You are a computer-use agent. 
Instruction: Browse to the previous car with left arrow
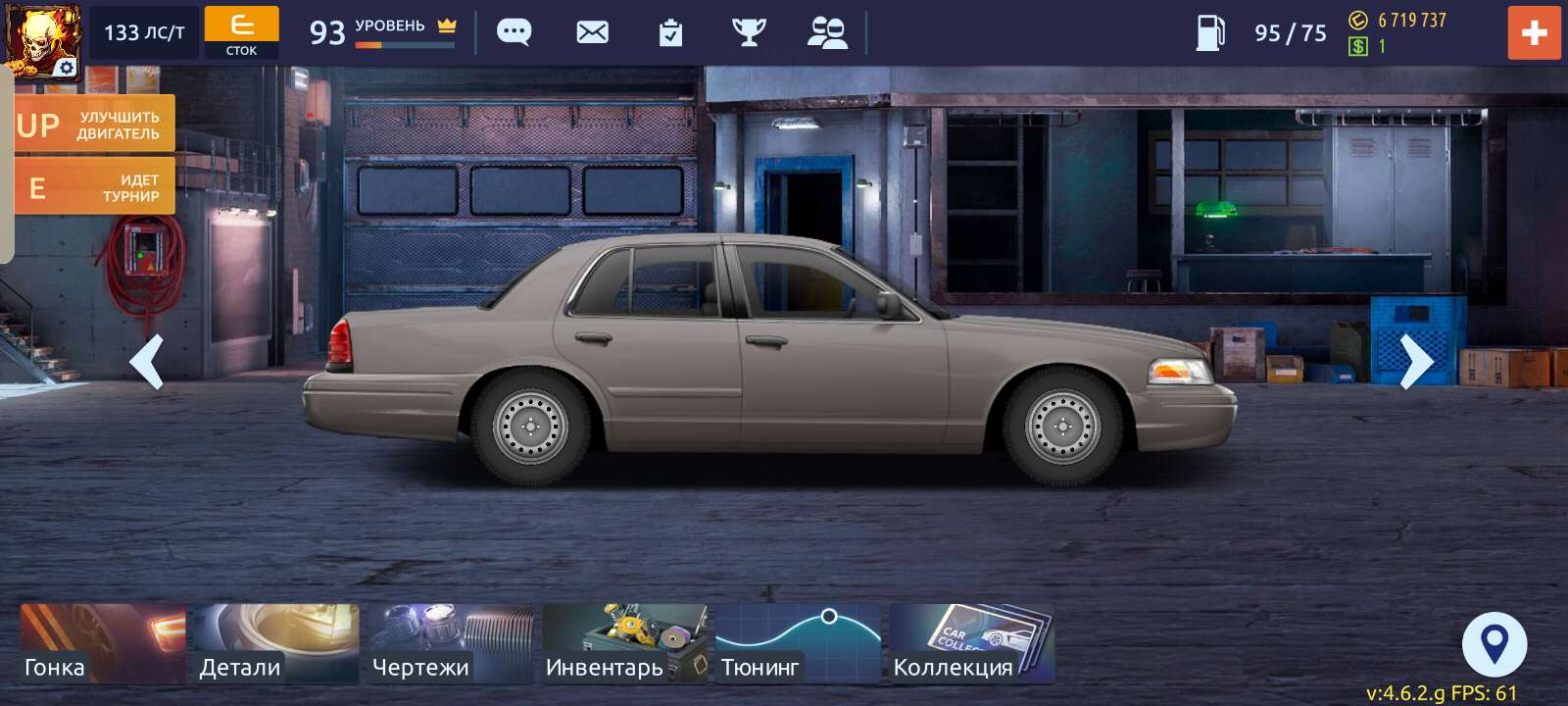148,364
